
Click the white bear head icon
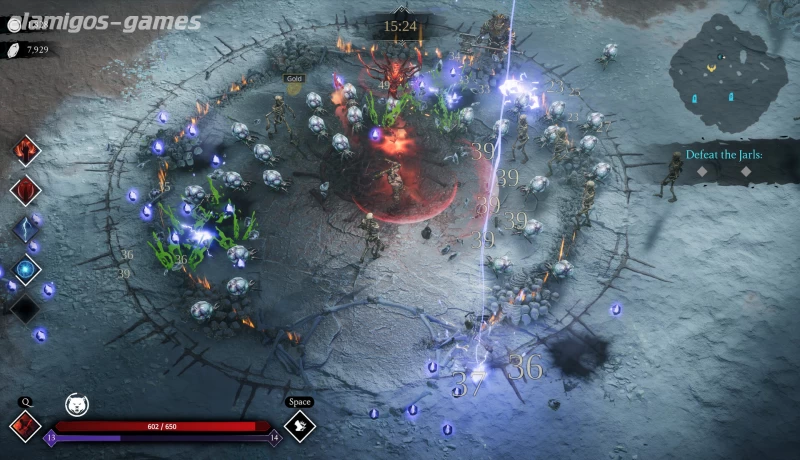coord(76,405)
